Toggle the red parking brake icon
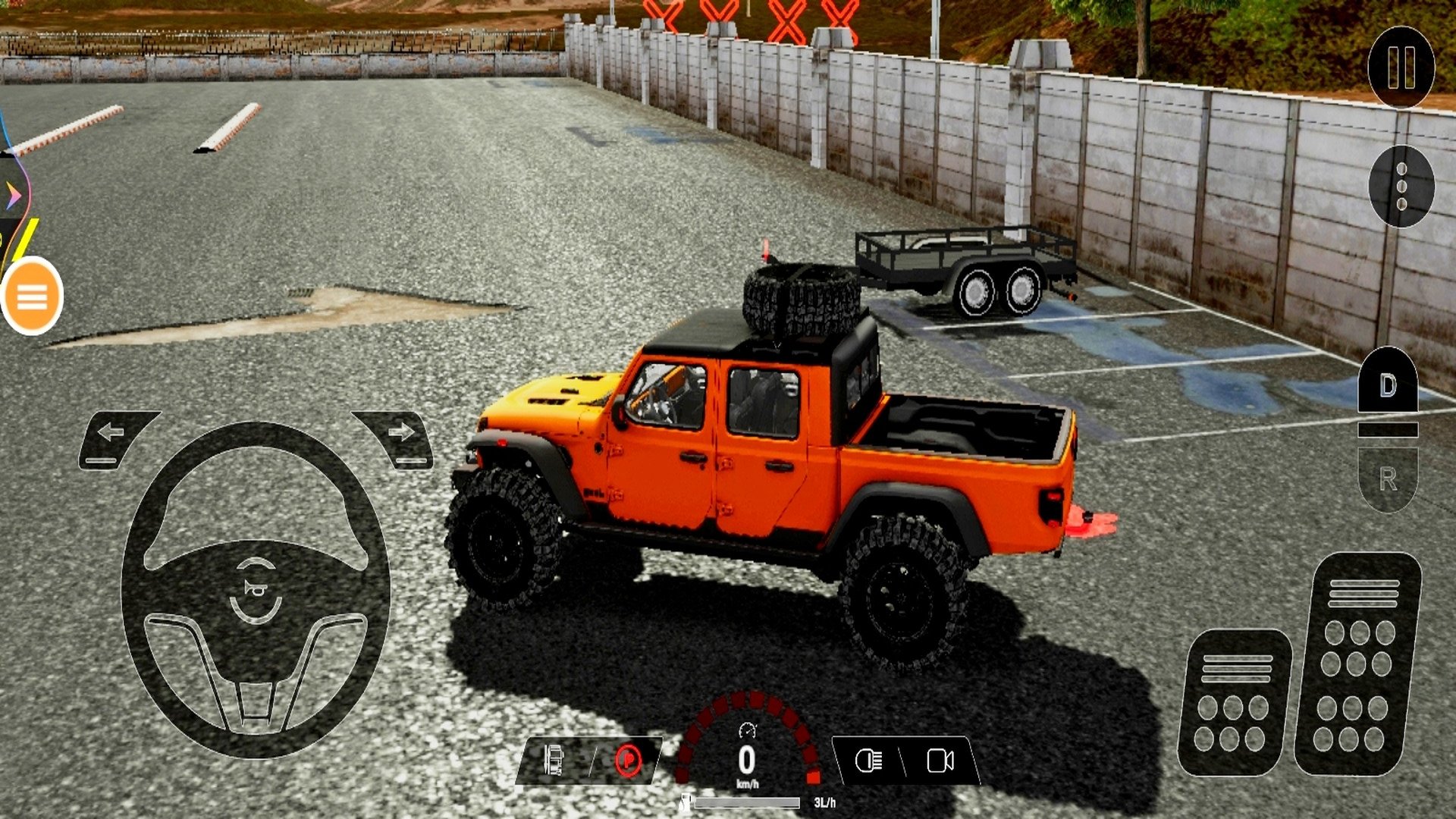 click(628, 760)
